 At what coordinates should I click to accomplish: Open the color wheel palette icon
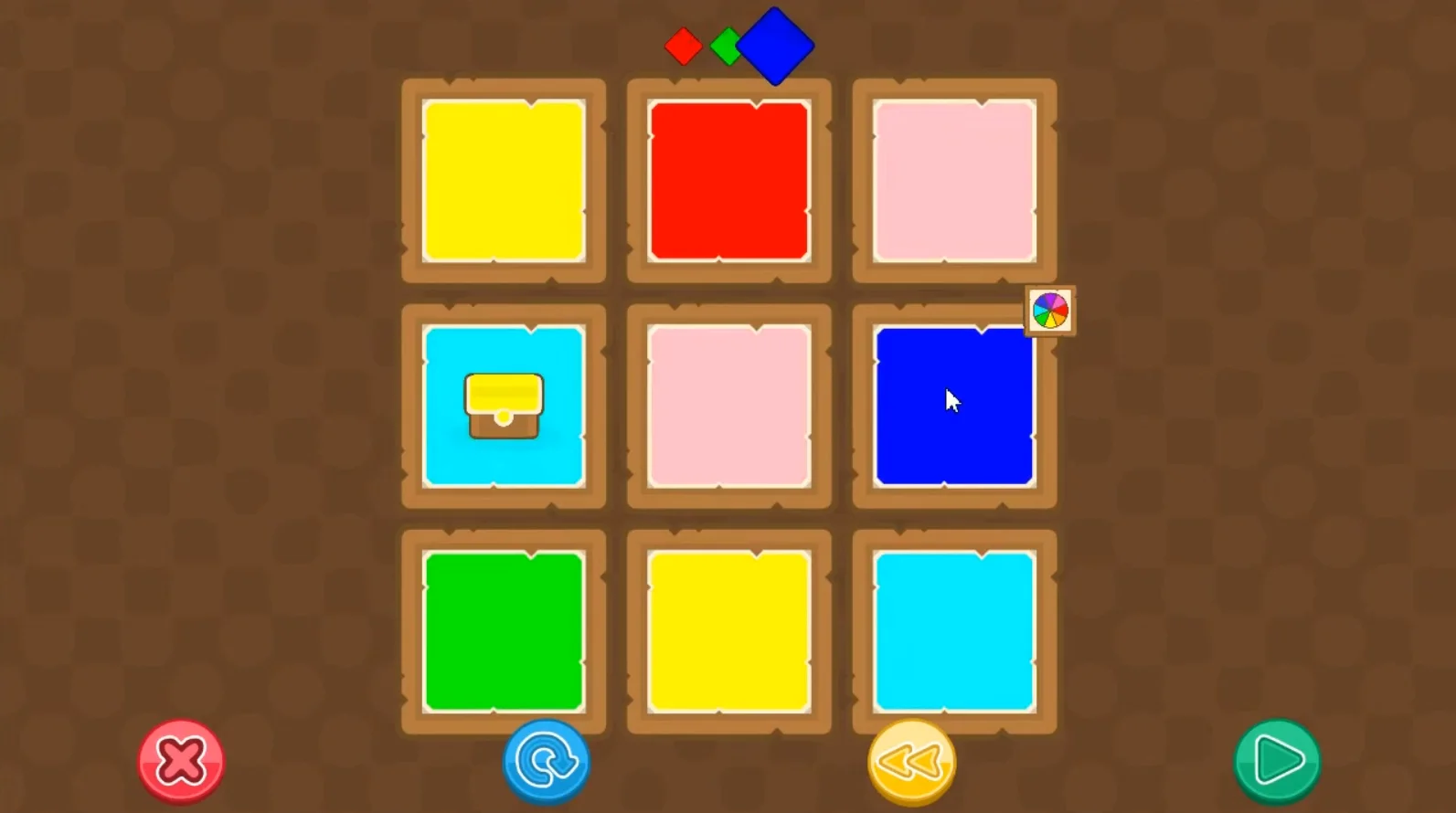1048,309
